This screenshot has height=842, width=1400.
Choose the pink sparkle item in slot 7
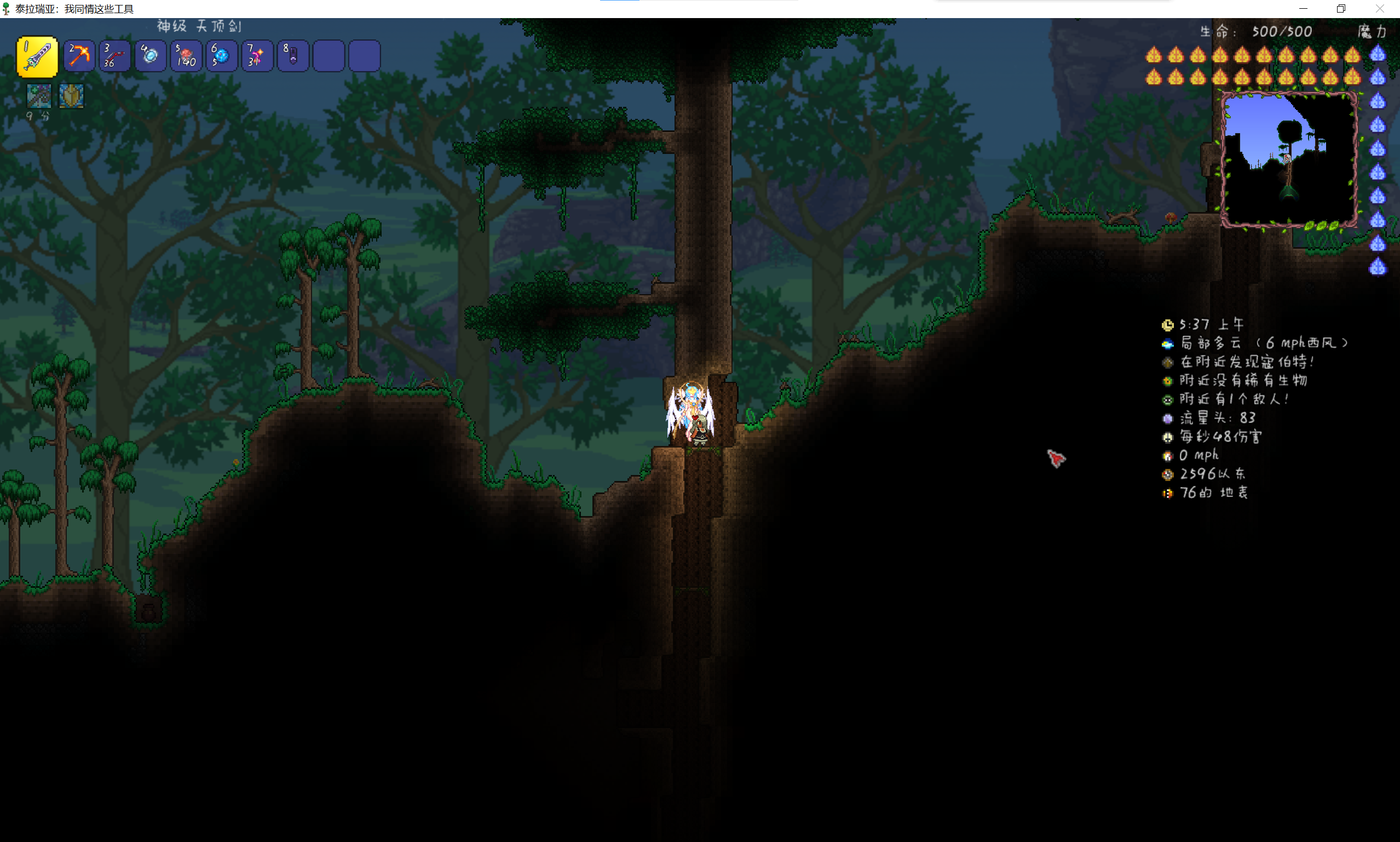257,56
